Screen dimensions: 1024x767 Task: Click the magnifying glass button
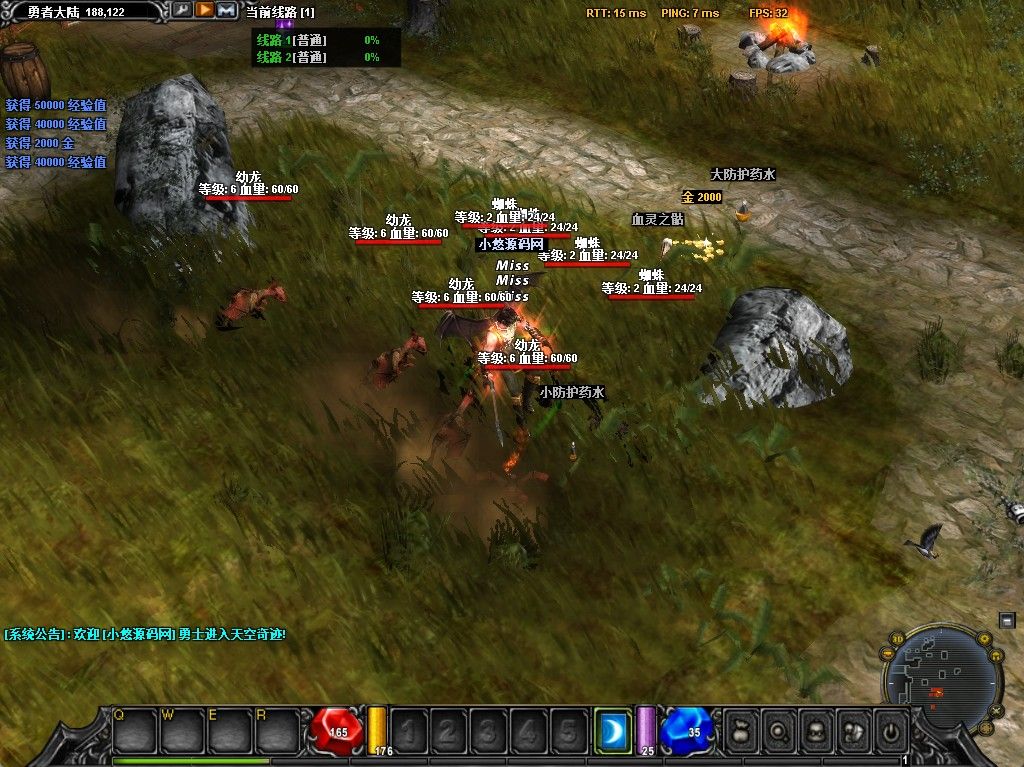tap(778, 731)
